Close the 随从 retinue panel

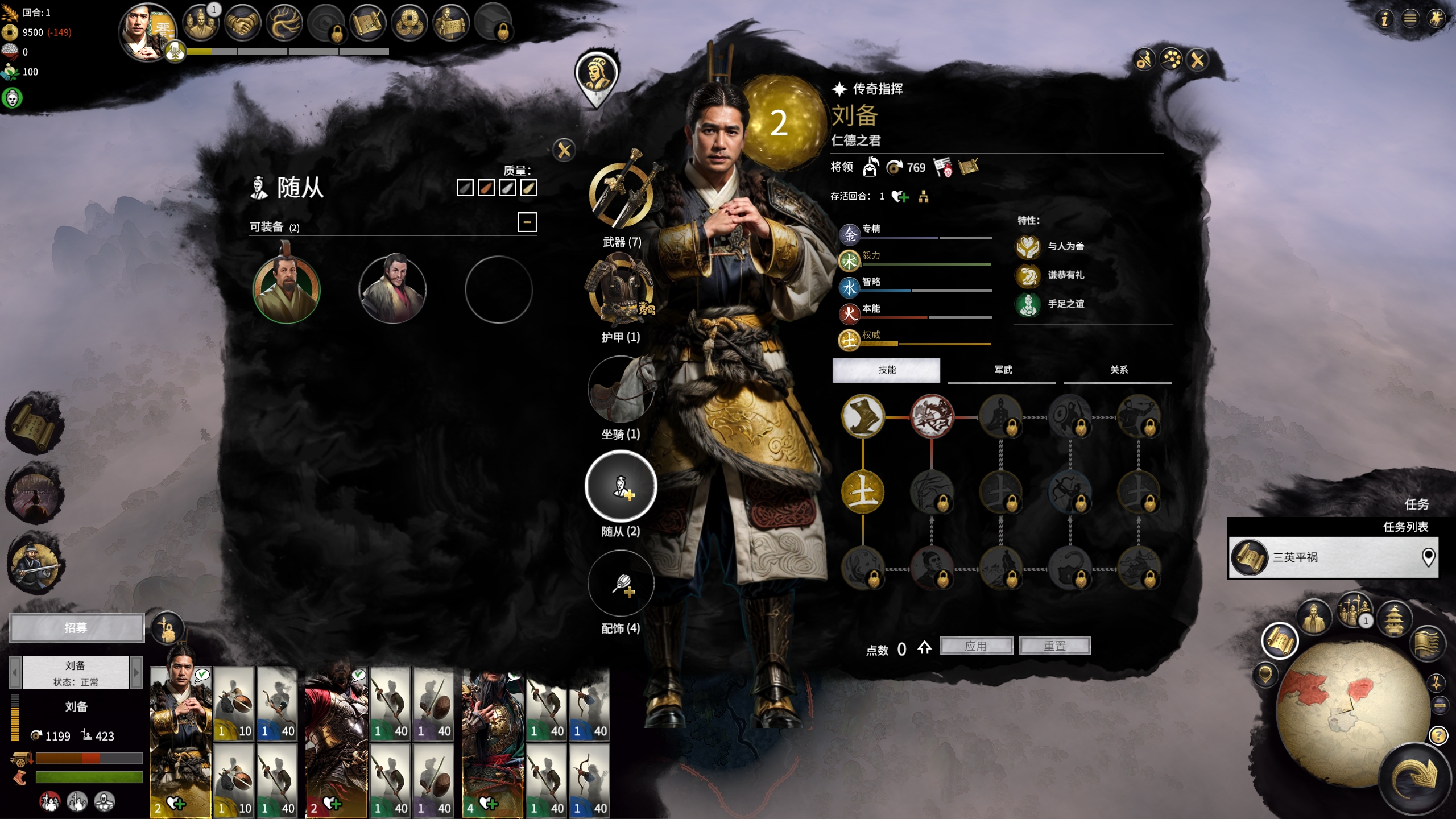[564, 151]
